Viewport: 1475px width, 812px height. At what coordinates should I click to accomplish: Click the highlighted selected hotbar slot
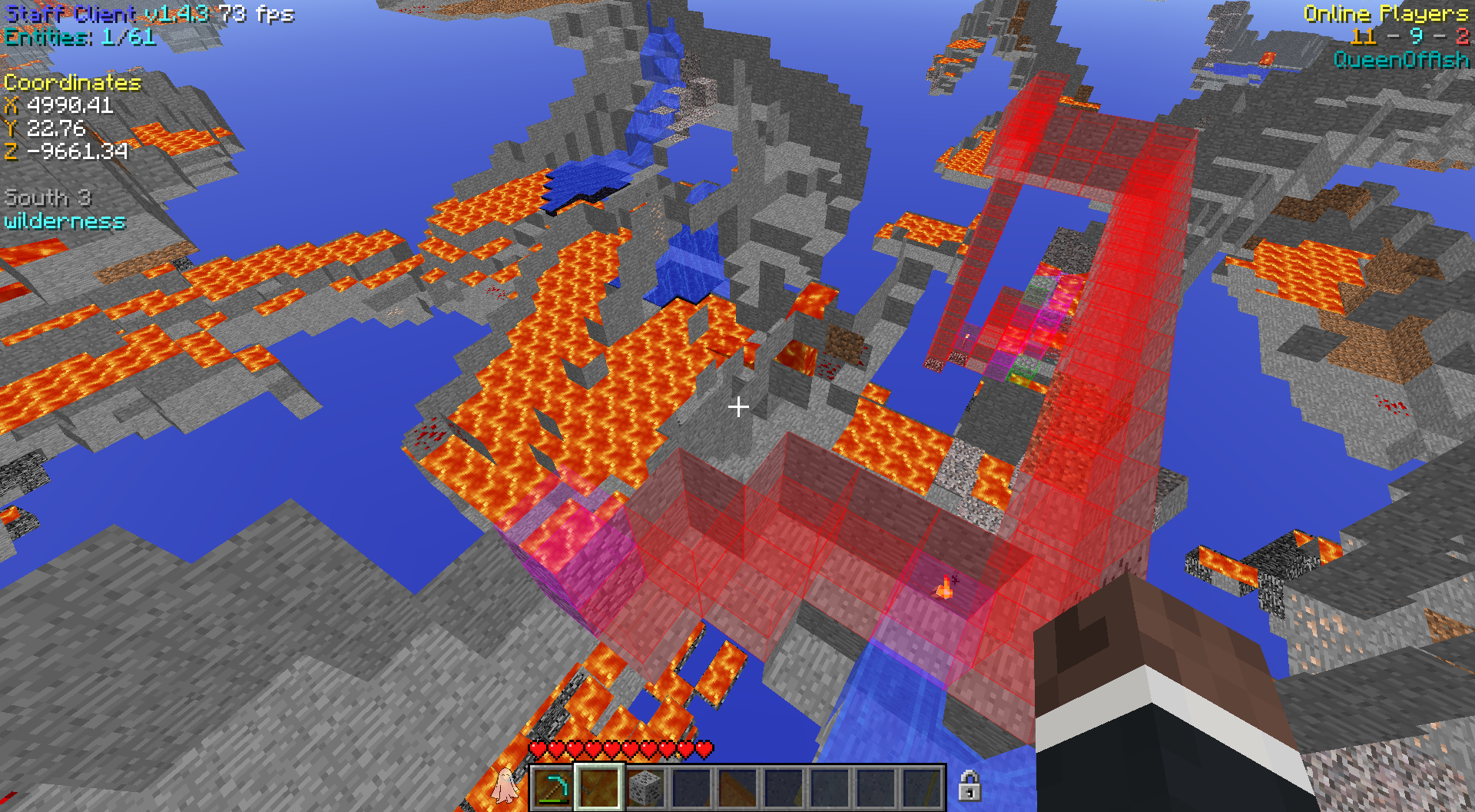[x=599, y=787]
